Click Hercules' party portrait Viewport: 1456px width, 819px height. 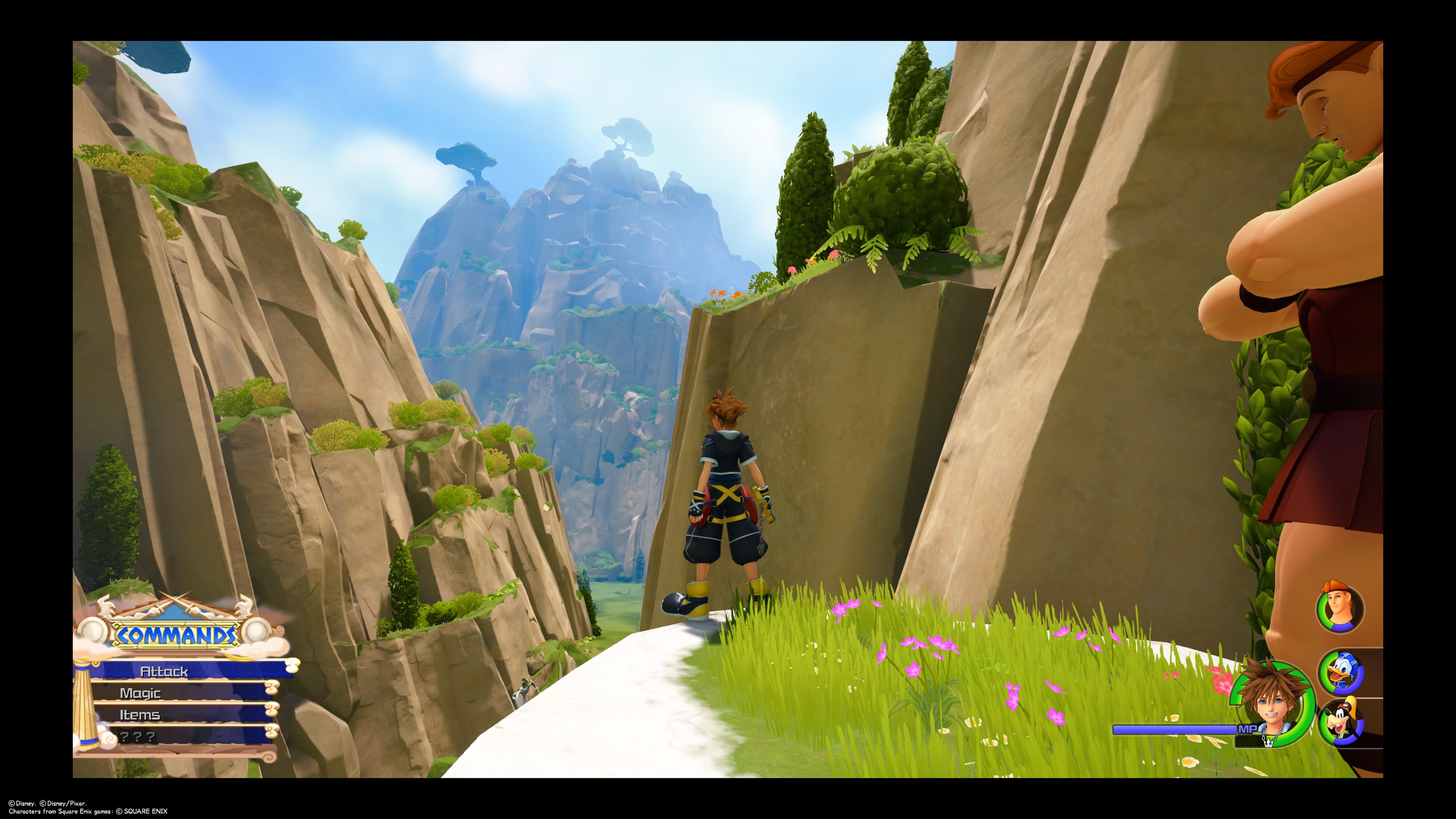coord(1340,609)
